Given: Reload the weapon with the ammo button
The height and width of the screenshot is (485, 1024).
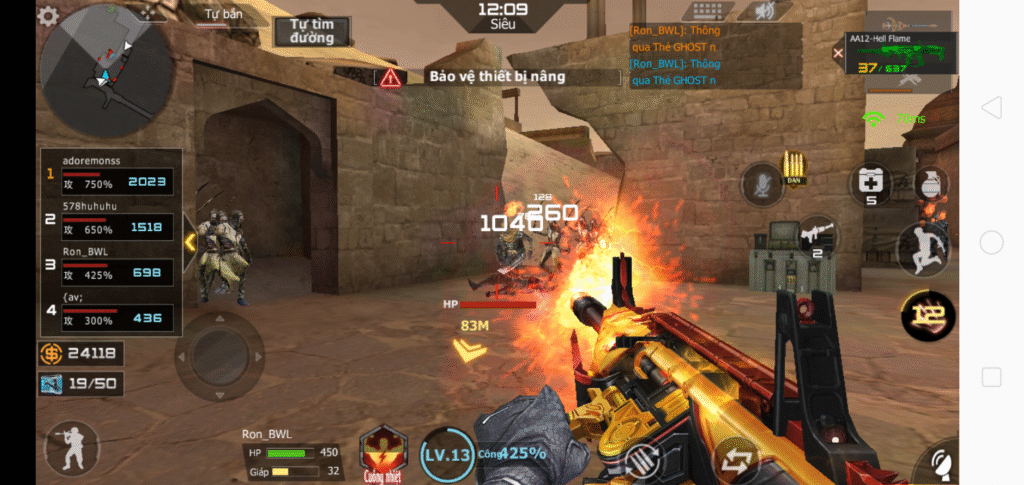Looking at the screenshot, I should (x=642, y=462).
